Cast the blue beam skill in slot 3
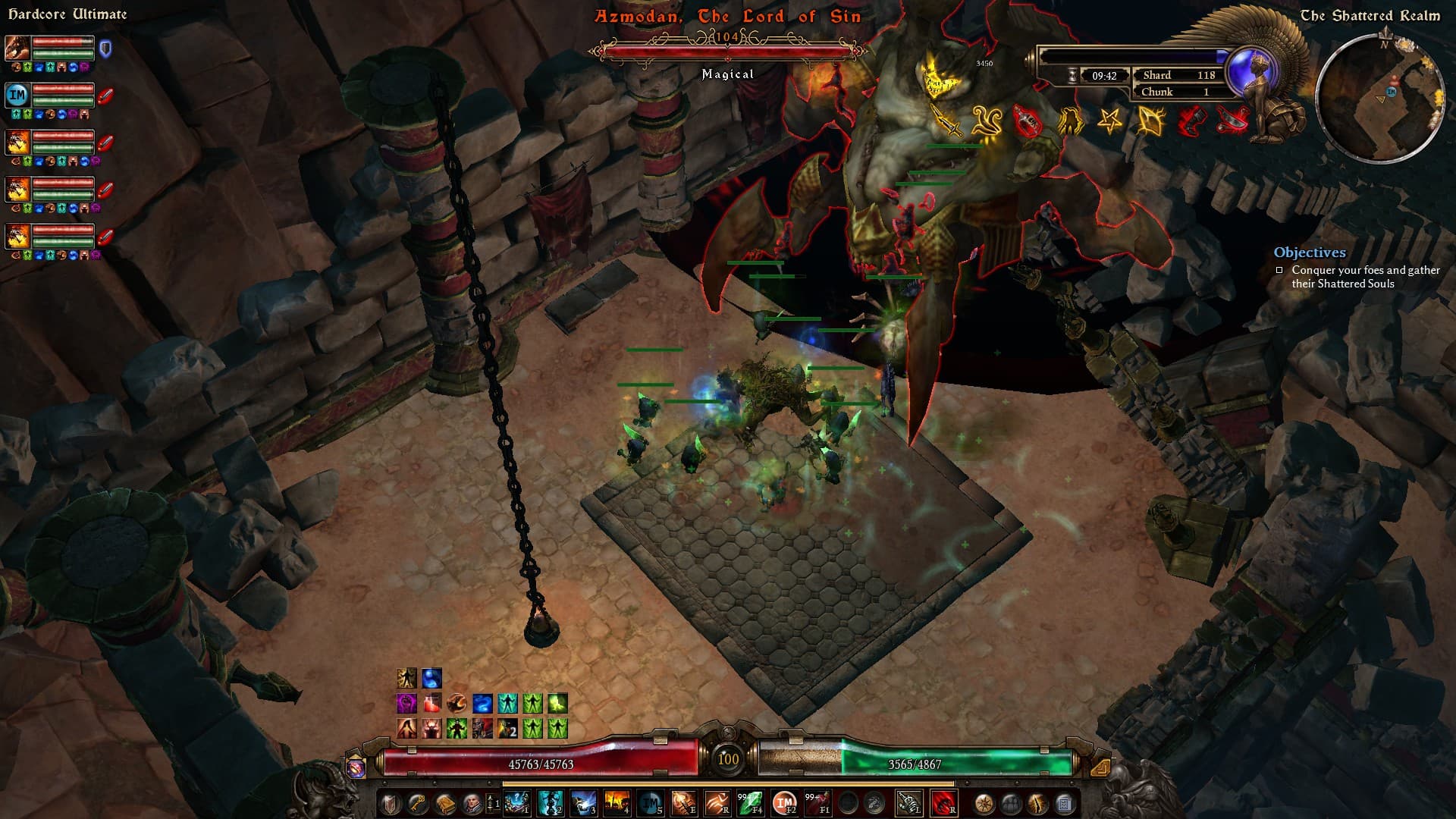This screenshot has height=819, width=1456. point(584,803)
